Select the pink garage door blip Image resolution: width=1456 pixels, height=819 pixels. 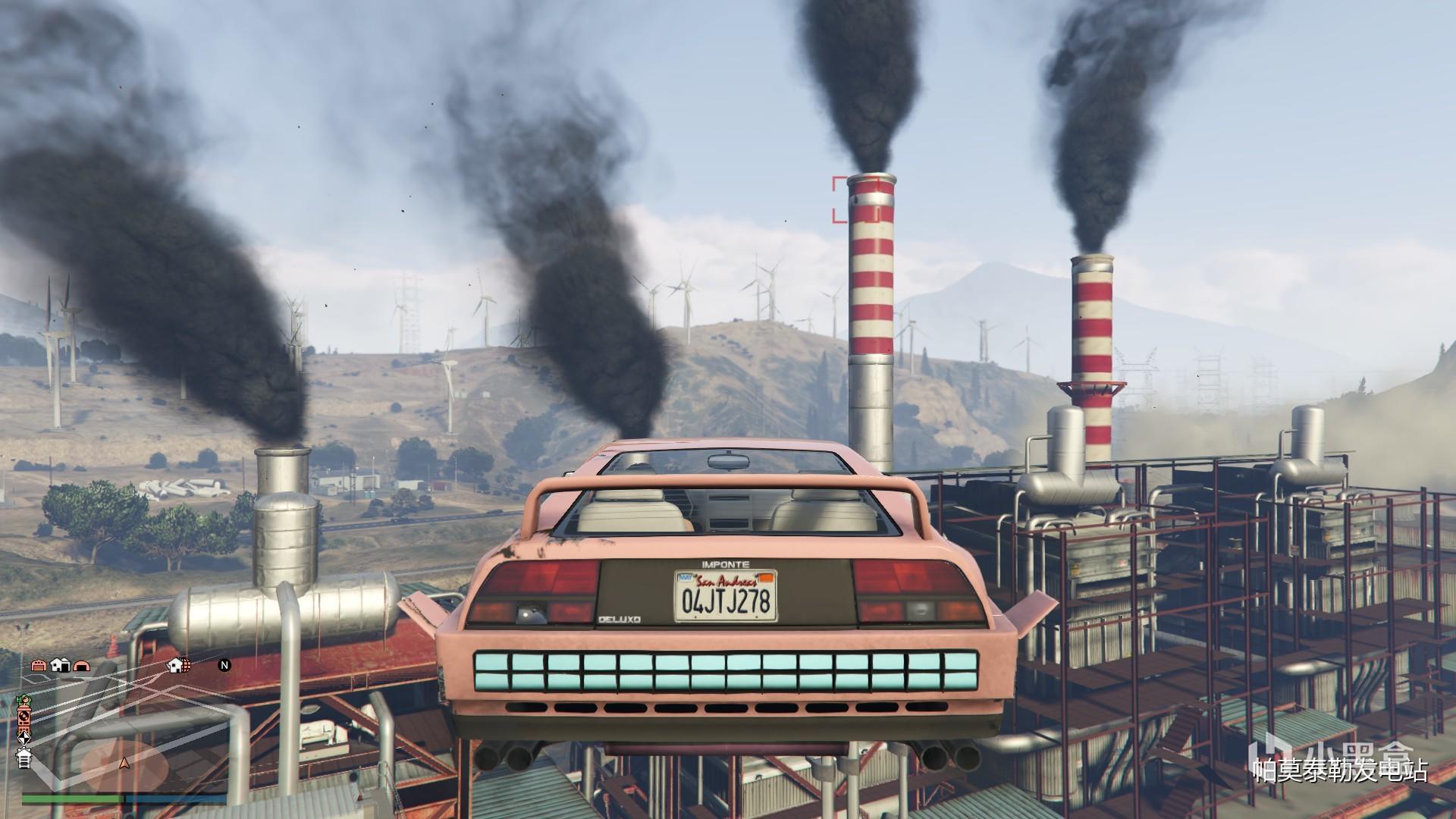(x=39, y=666)
